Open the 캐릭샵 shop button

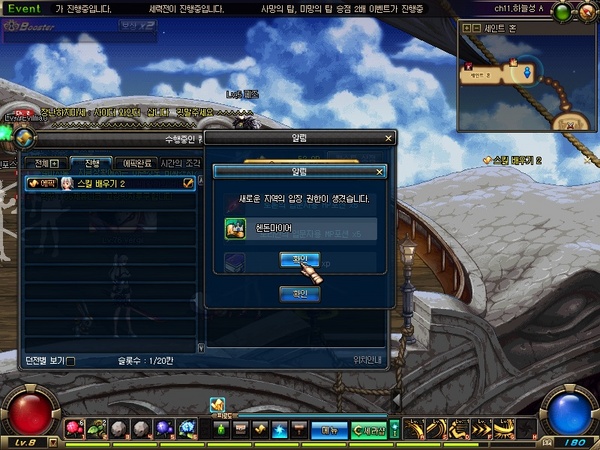pyautogui.click(x=368, y=430)
